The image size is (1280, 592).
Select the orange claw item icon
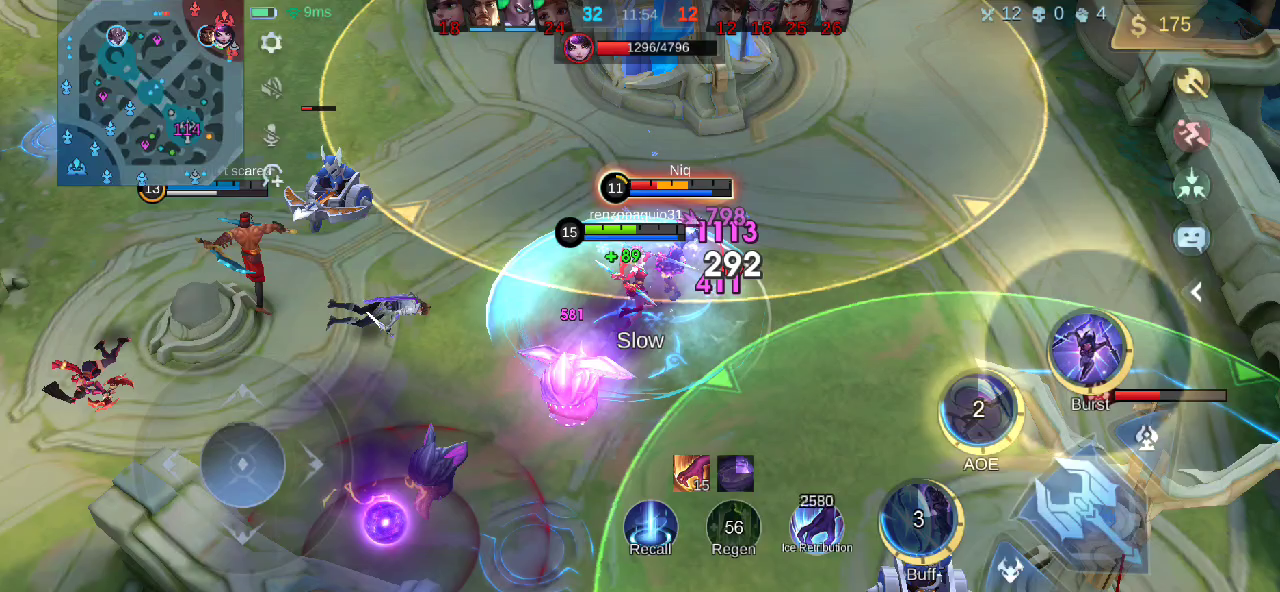[x=691, y=473]
